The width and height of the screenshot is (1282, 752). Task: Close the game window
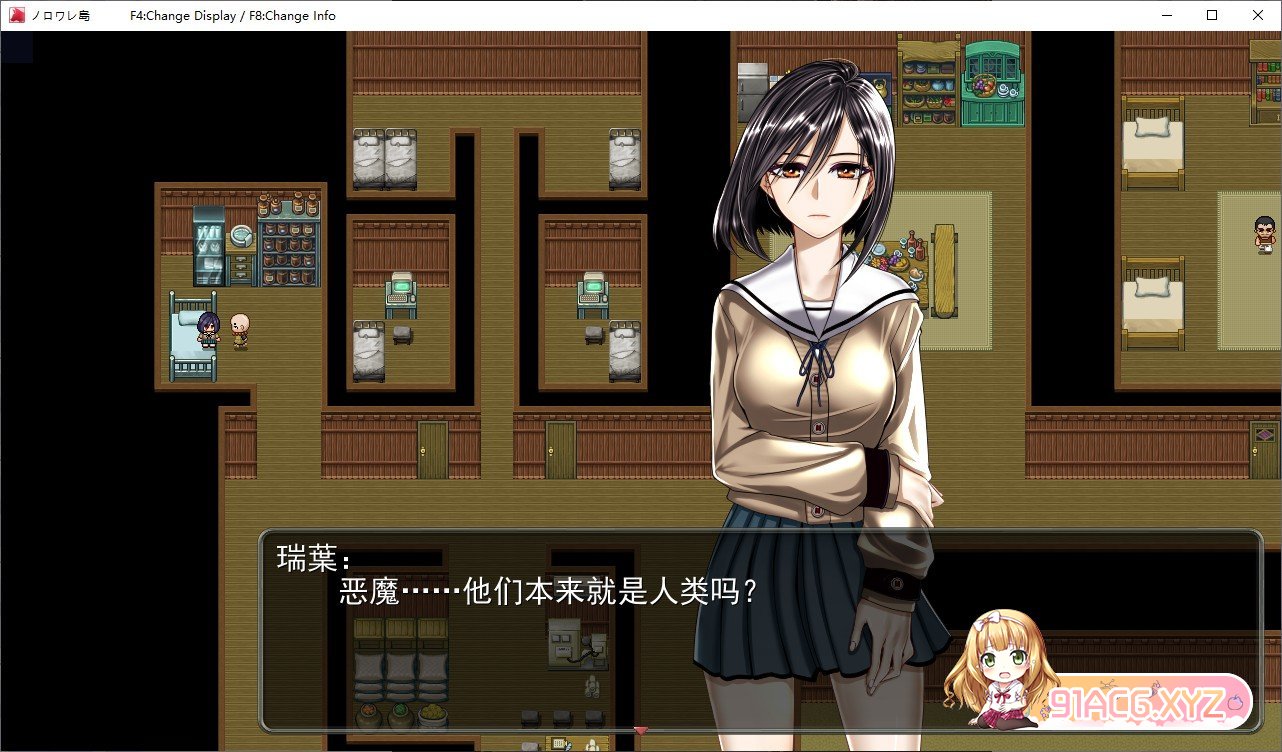(x=1257, y=15)
